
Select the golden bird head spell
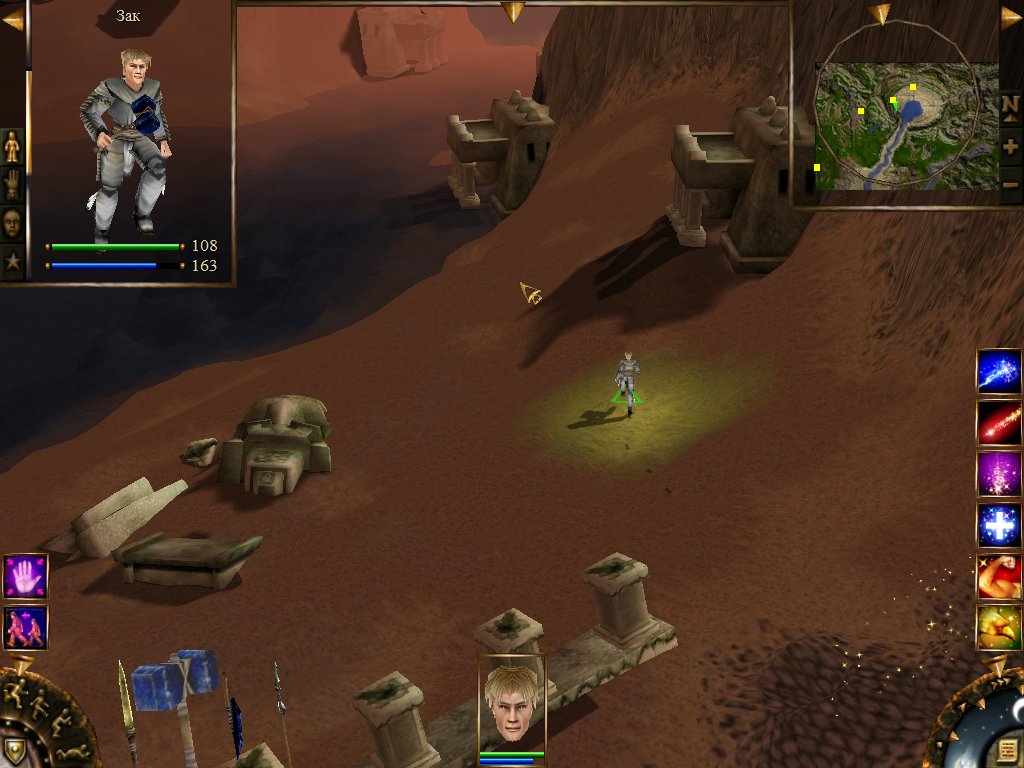click(x=998, y=627)
